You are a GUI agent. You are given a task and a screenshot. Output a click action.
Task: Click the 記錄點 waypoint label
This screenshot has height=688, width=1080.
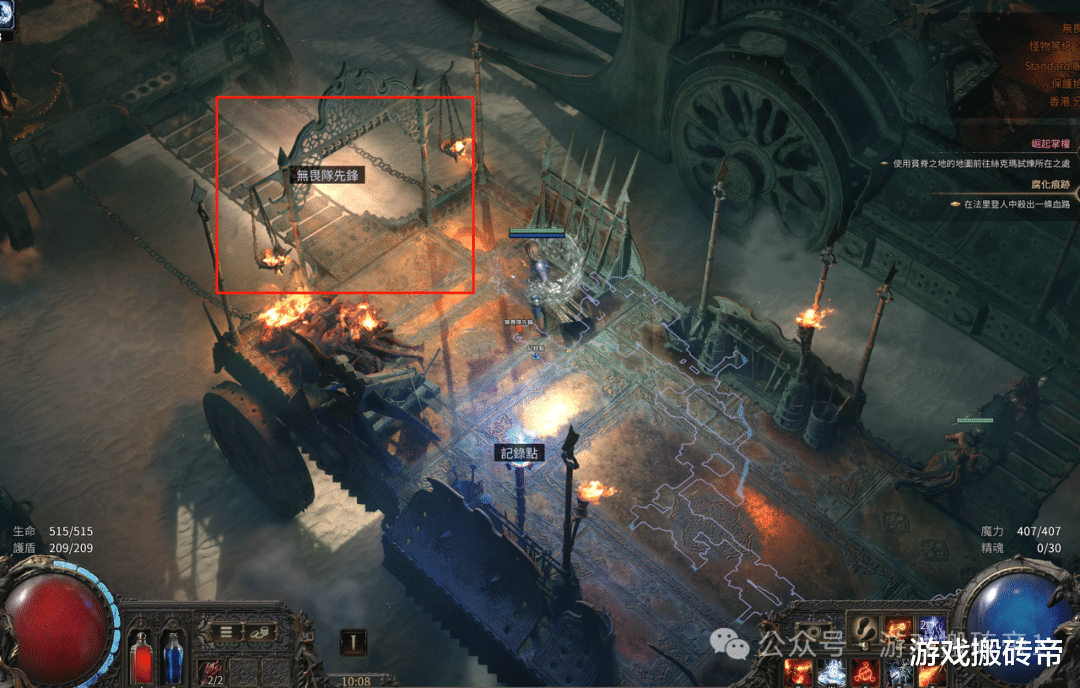[x=520, y=453]
